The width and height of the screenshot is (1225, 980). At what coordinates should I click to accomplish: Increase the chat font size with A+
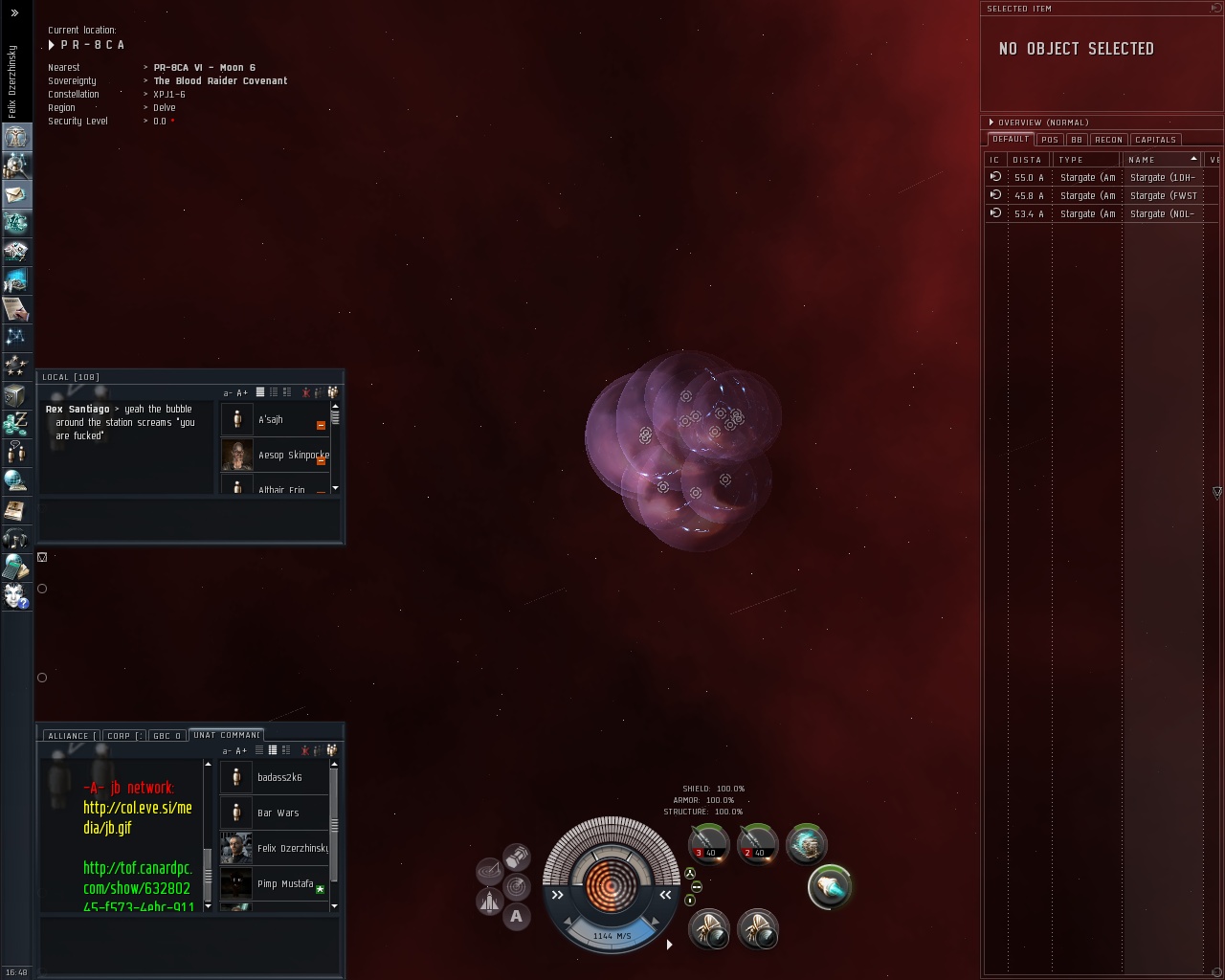click(x=242, y=393)
